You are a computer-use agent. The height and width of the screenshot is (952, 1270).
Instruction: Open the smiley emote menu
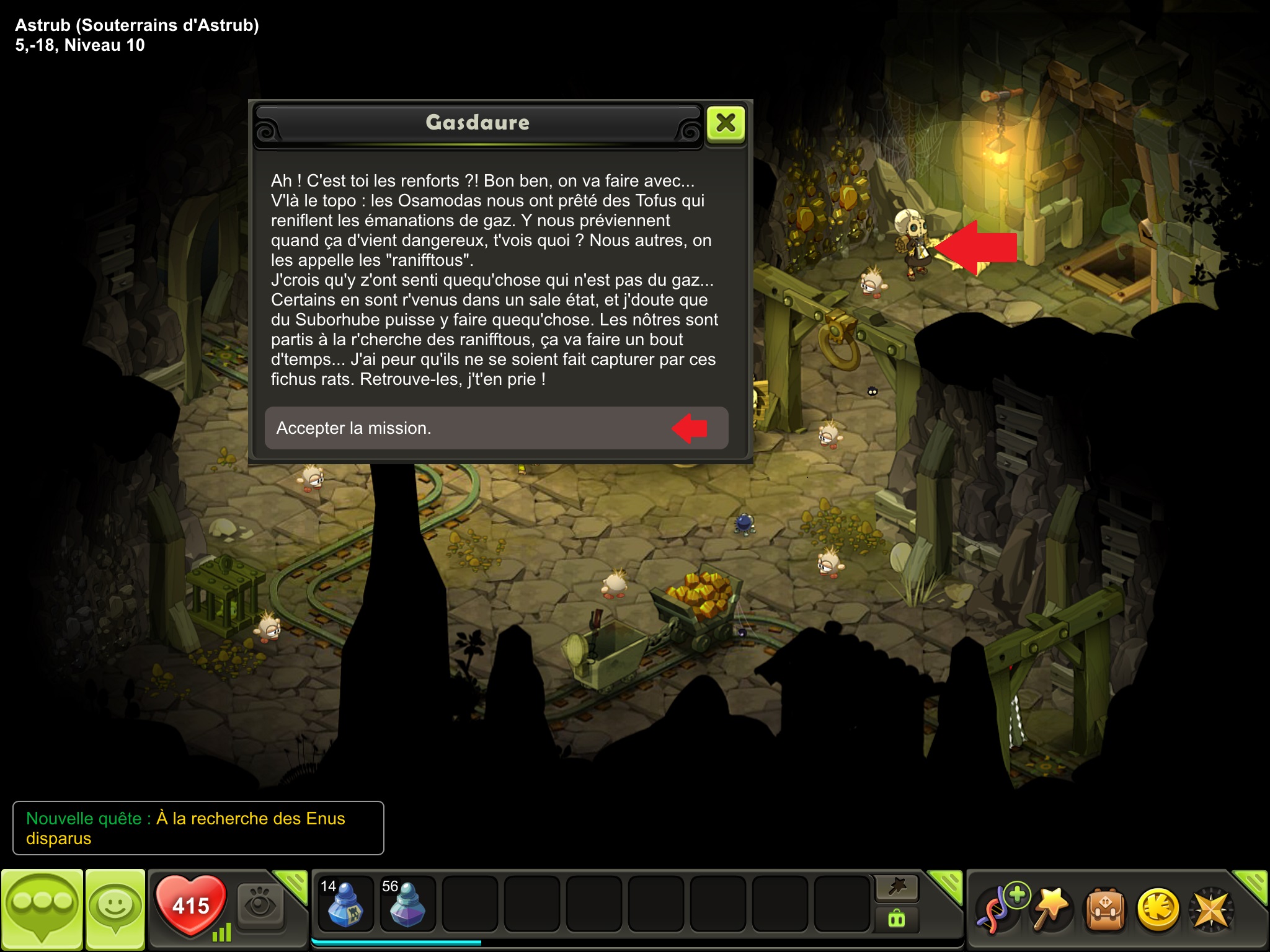[x=115, y=909]
